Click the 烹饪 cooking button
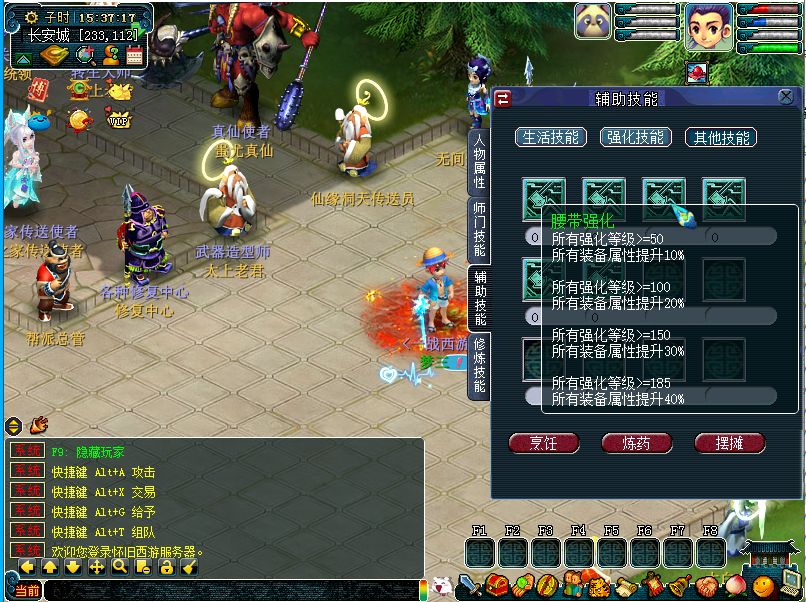Image resolution: width=806 pixels, height=602 pixels. [x=544, y=442]
